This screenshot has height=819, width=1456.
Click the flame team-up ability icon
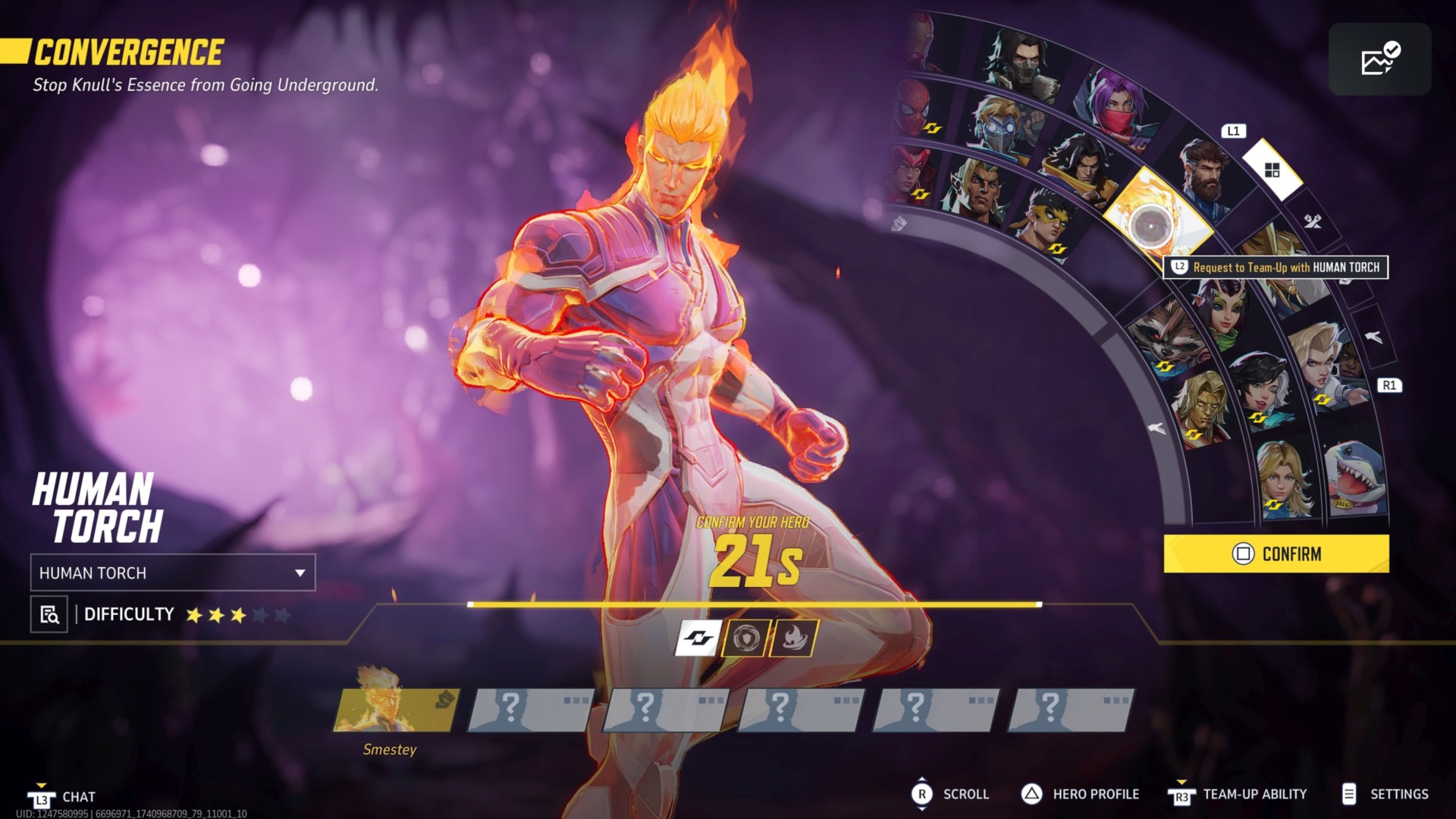(x=794, y=638)
